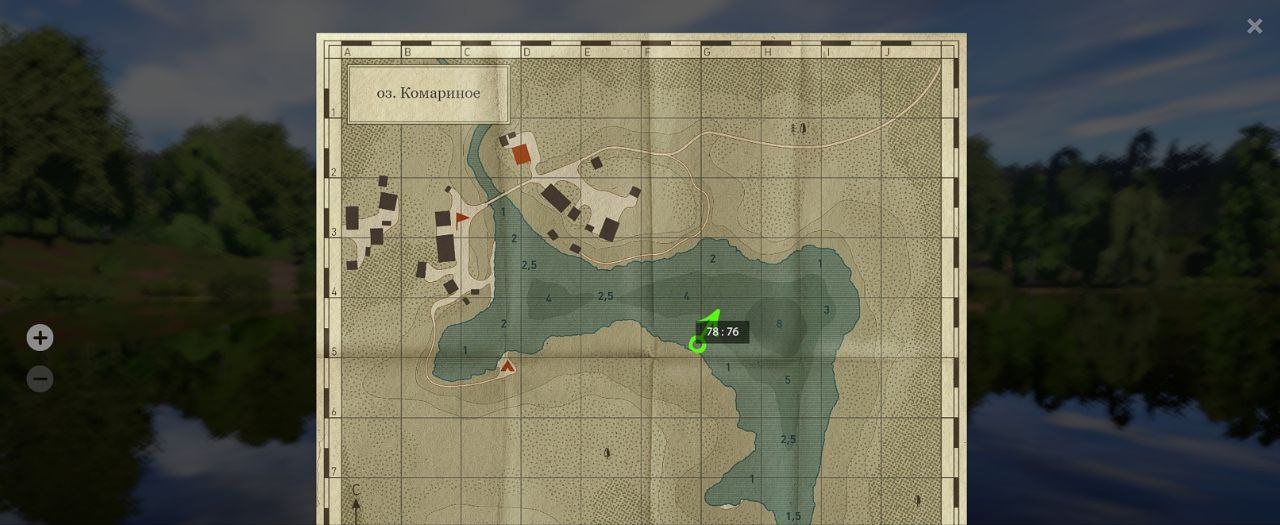This screenshot has height=525, width=1280.
Task: Zoom in the map with plus button
Action: click(x=40, y=338)
